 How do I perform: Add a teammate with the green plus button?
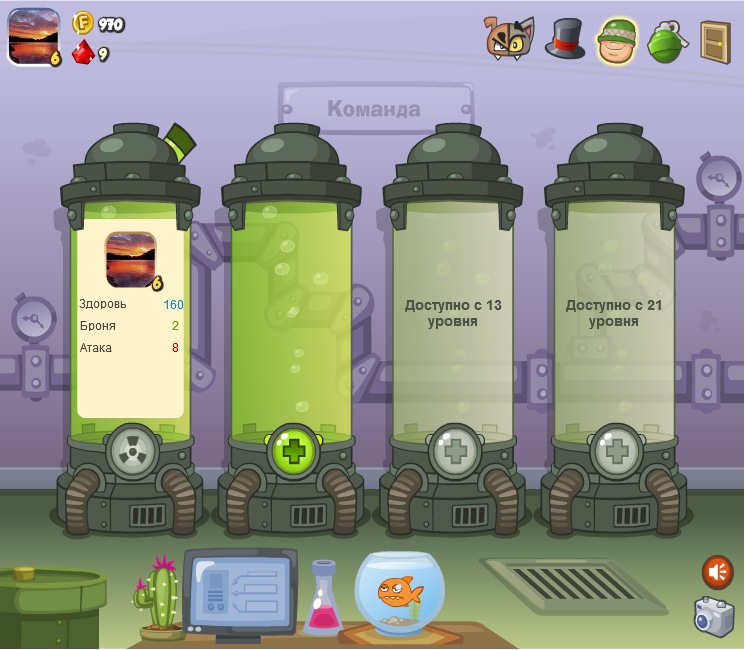click(x=293, y=451)
